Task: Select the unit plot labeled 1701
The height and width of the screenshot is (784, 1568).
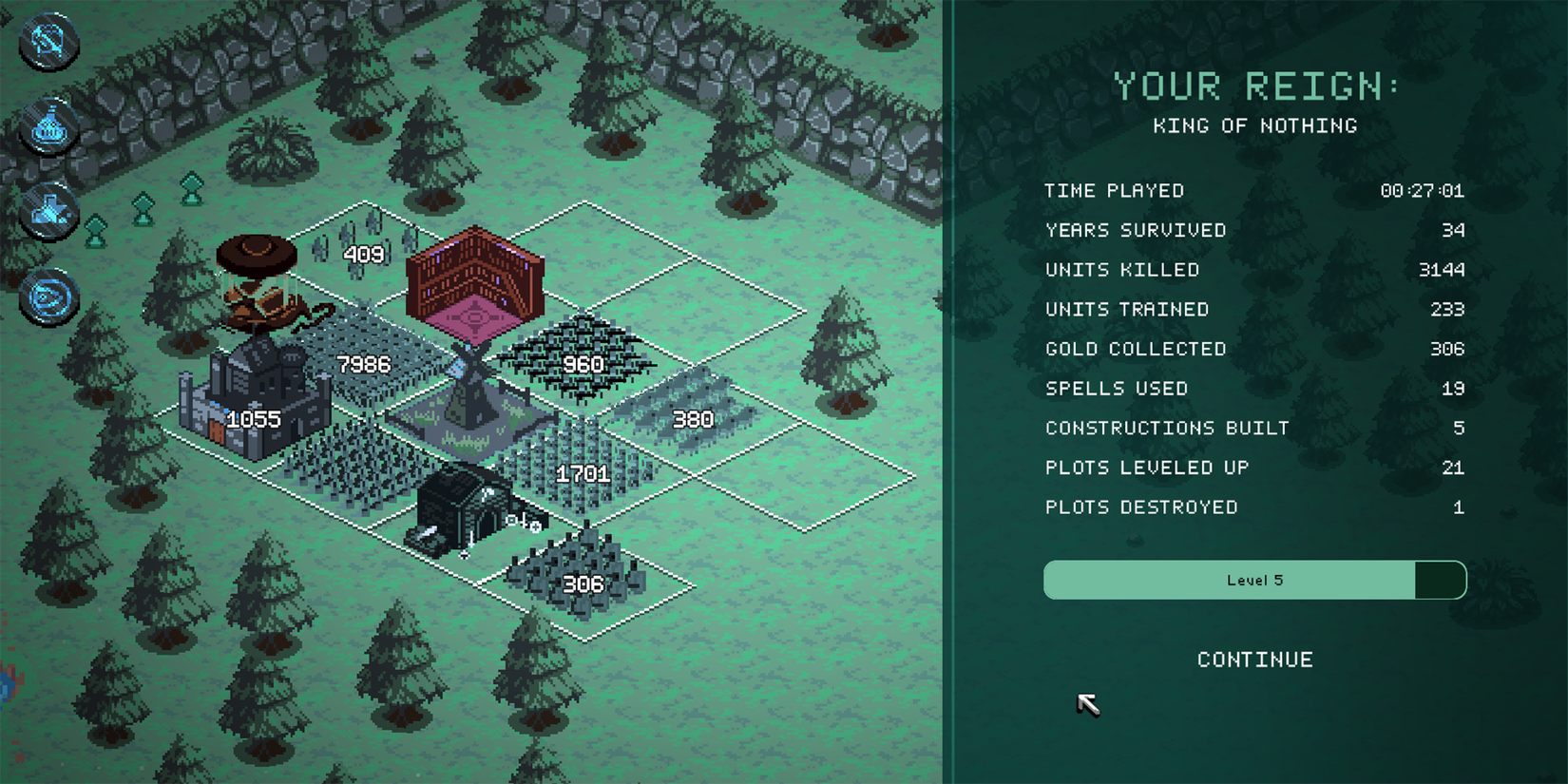Action: (x=583, y=472)
